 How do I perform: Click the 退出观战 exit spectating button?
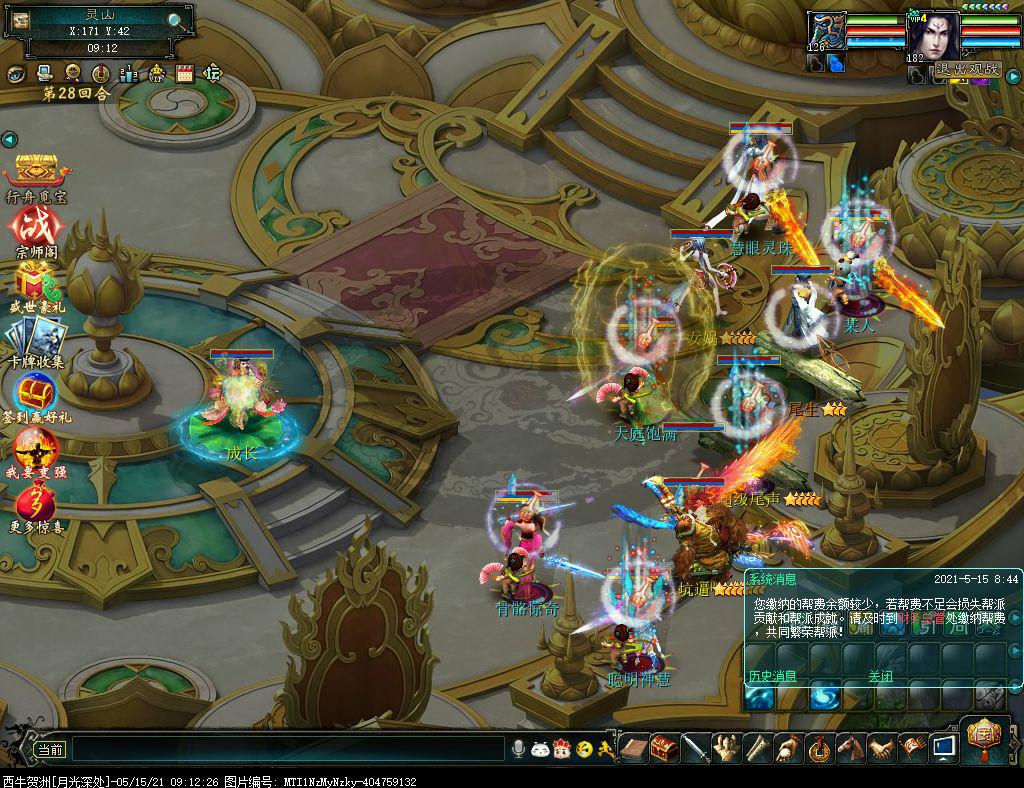click(968, 70)
